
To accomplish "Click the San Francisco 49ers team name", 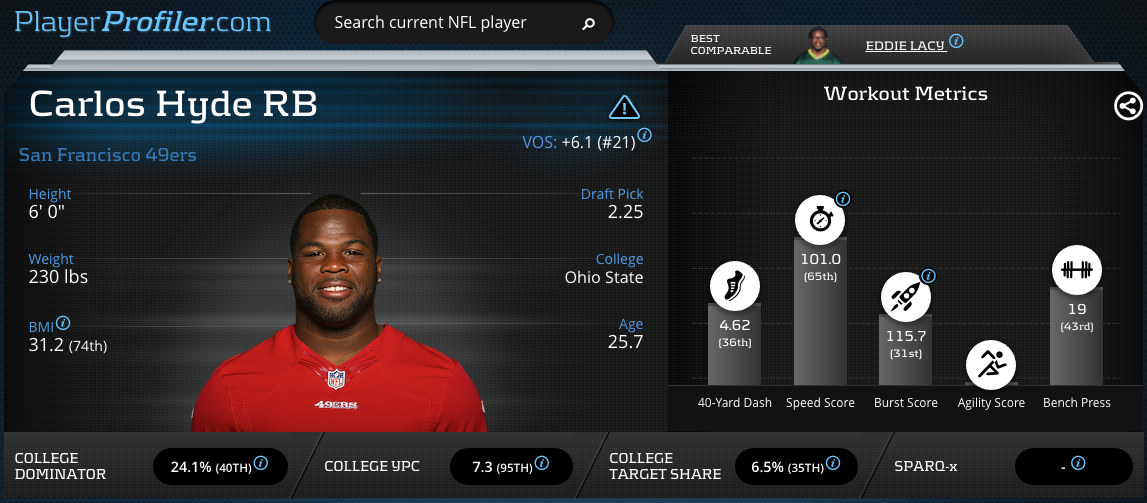I will [x=108, y=155].
